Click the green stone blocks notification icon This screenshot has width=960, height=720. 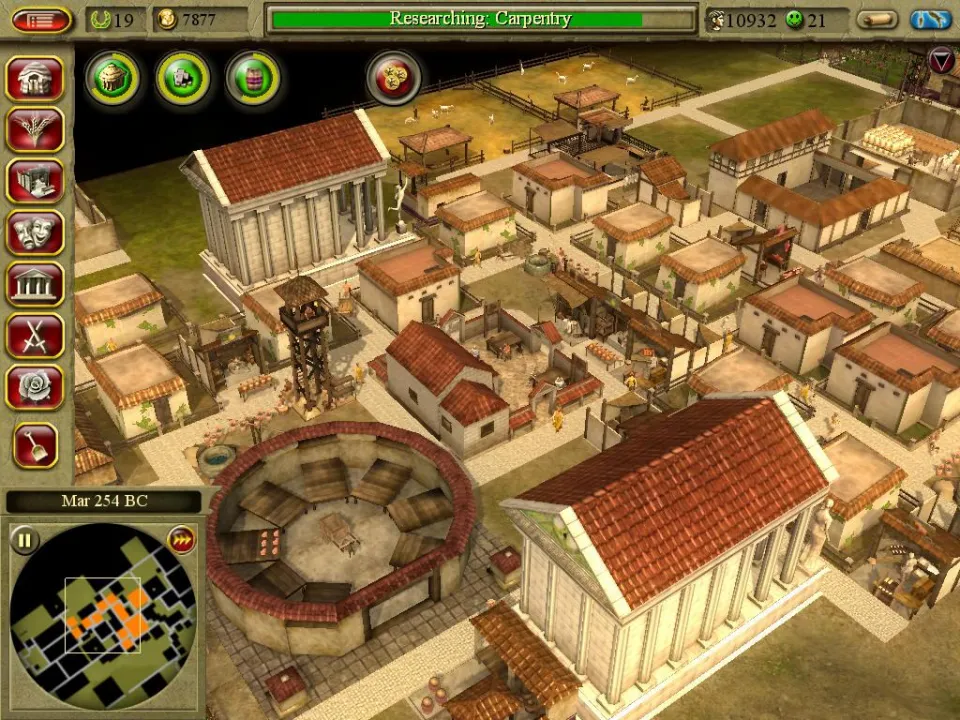(x=182, y=77)
